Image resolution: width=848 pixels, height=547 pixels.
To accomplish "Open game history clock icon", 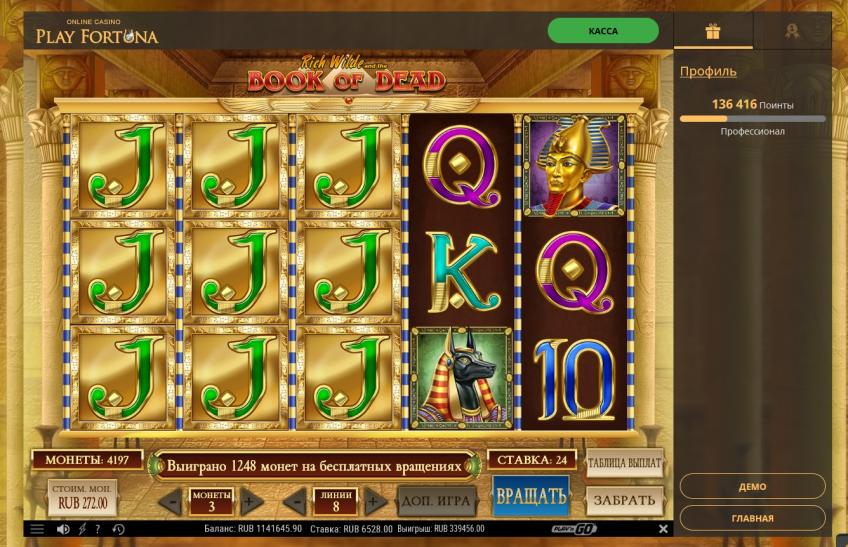I will point(118,528).
